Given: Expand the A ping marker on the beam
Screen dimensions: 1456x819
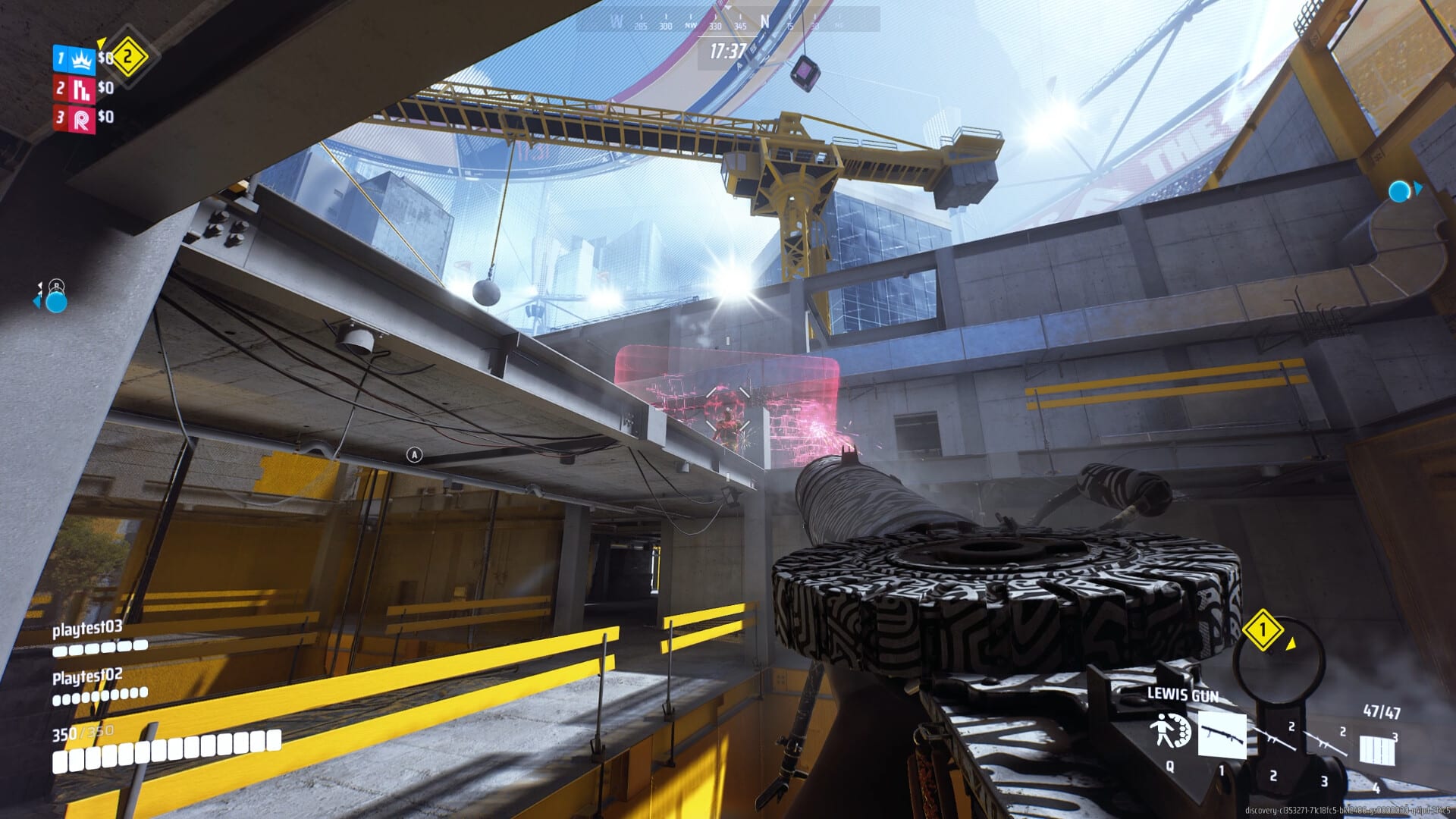Looking at the screenshot, I should point(413,456).
